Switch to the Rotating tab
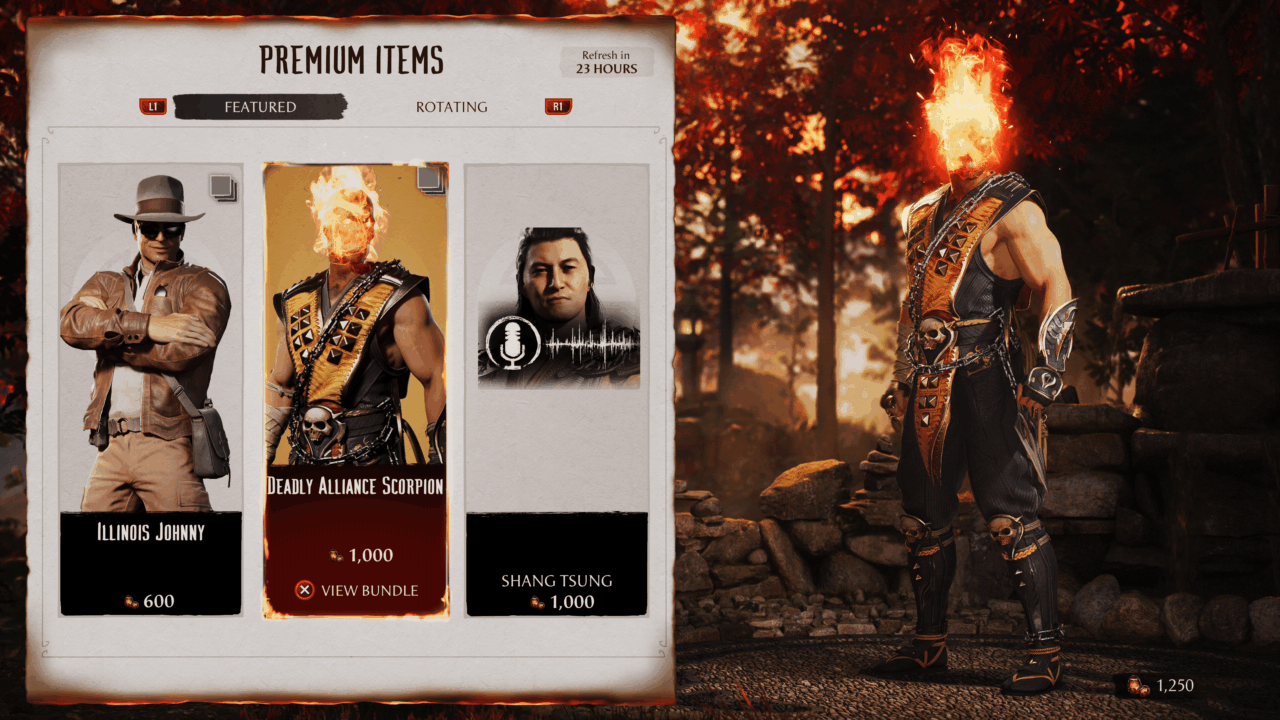Viewport: 1280px width, 720px height. [x=451, y=107]
